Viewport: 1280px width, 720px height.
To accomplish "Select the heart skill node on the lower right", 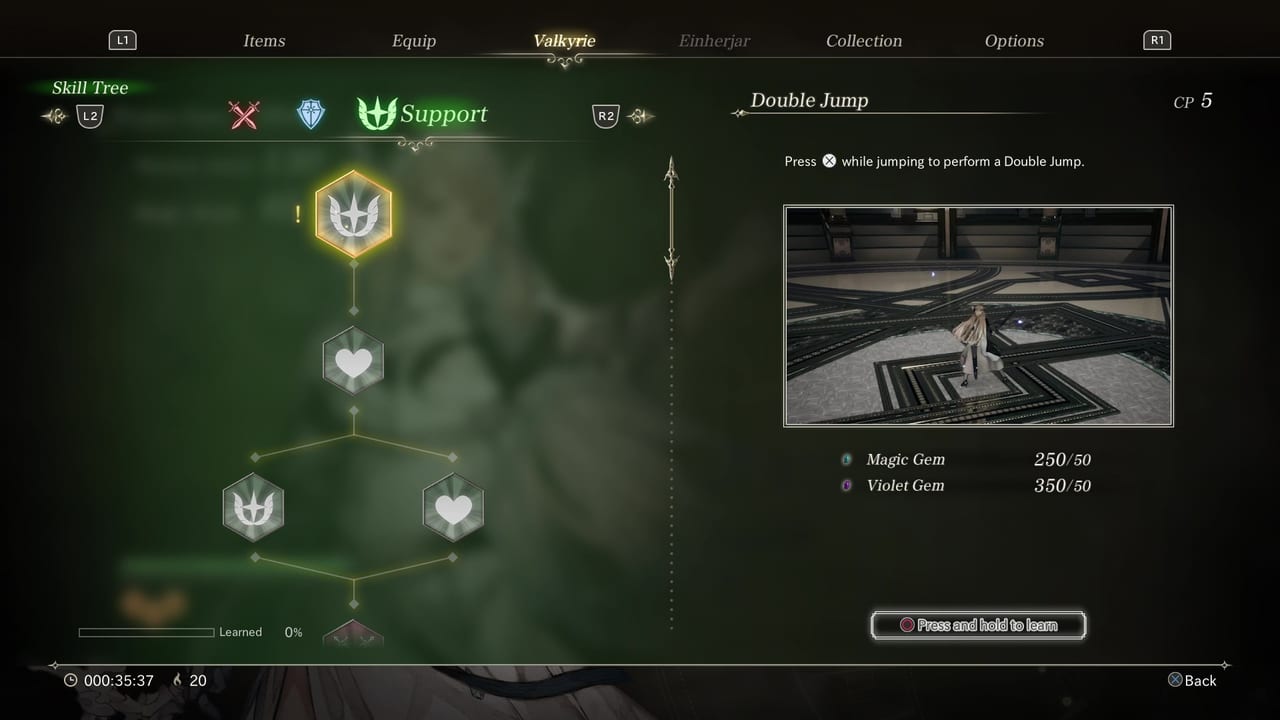I will click(453, 507).
